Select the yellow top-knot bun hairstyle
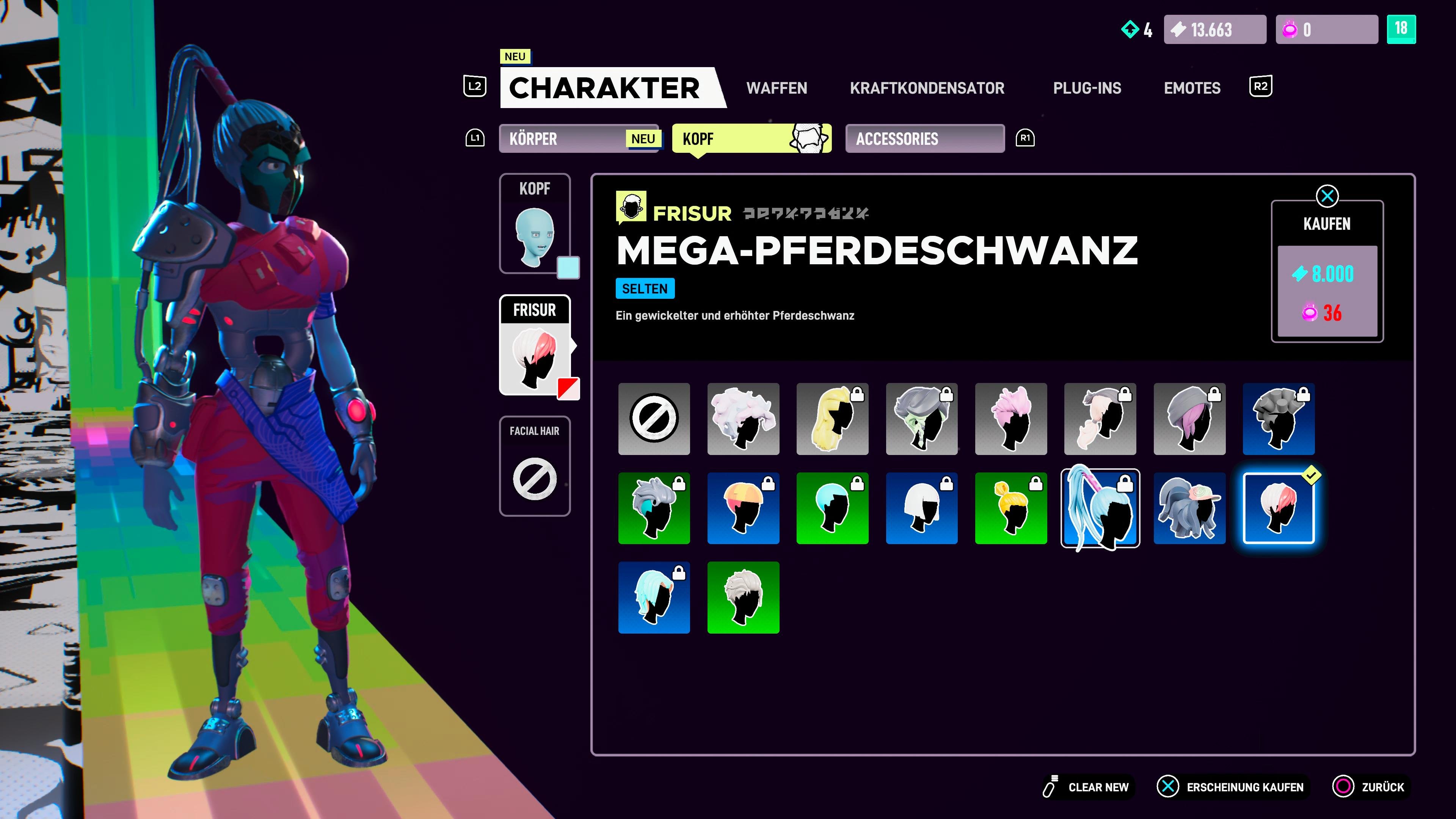This screenshot has height=819, width=1456. (1010, 508)
